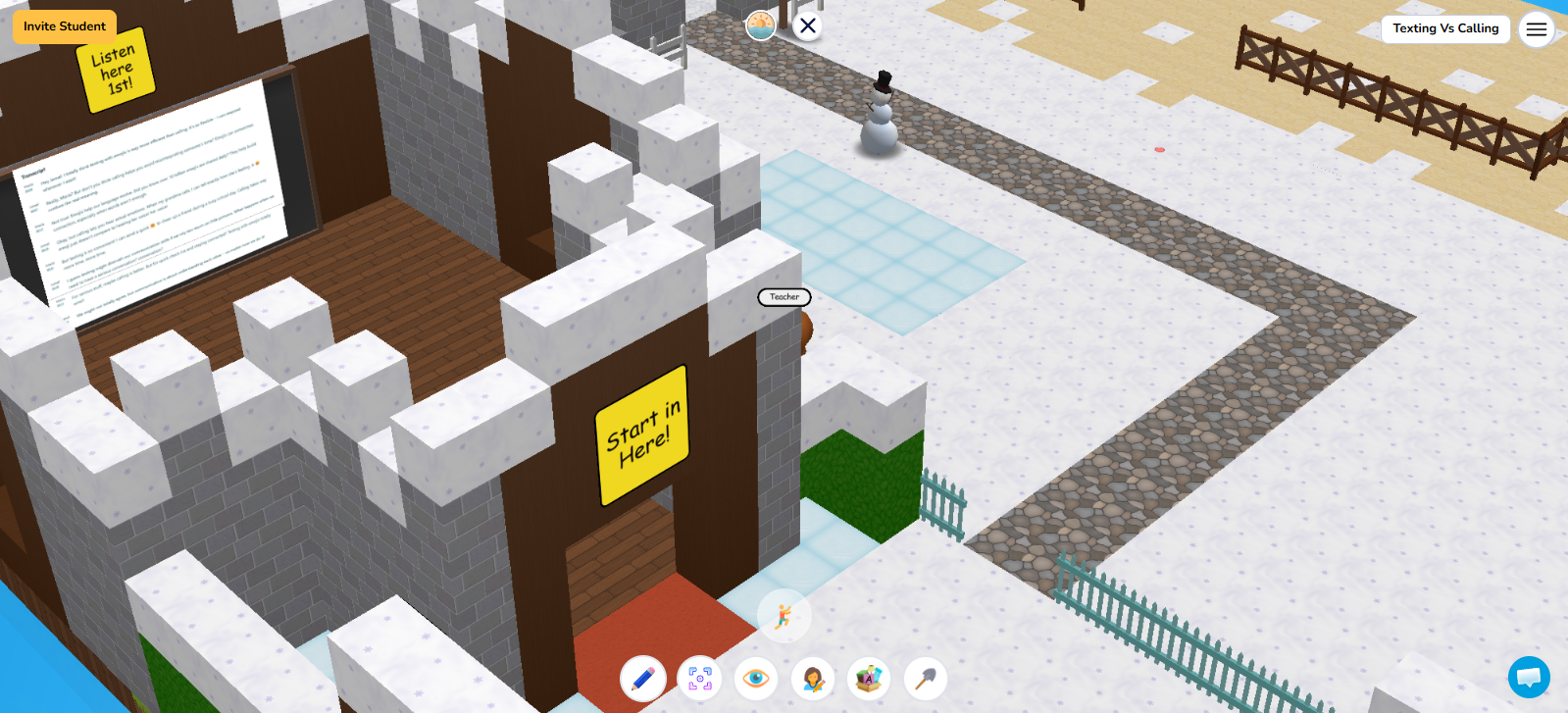Viewport: 1568px width, 713px height.
Task: Click the running figure icon above the toolbar
Action: coord(784,615)
